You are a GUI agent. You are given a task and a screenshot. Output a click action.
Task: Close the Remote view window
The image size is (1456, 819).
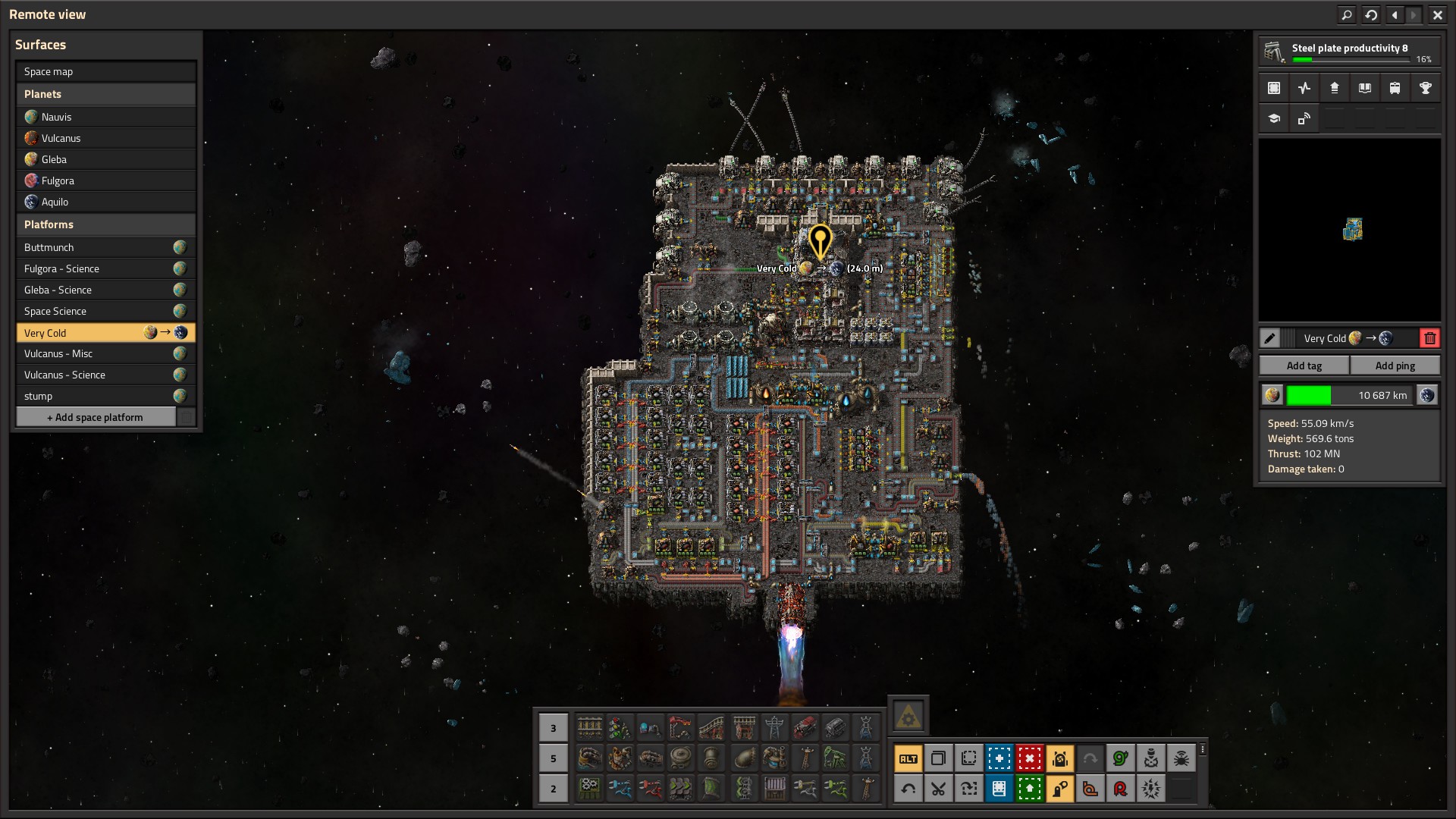tap(1437, 14)
